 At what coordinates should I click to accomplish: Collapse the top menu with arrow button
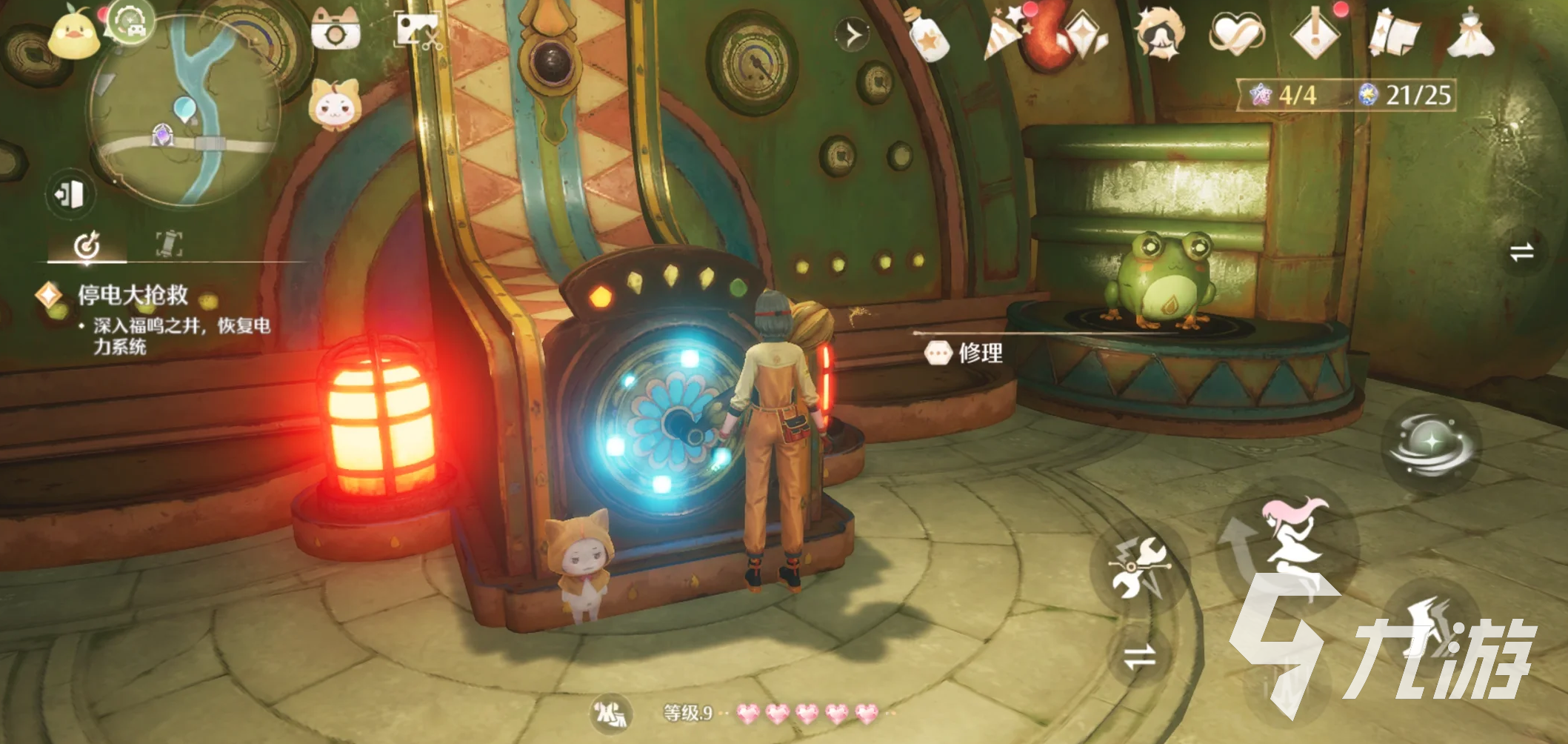point(853,35)
